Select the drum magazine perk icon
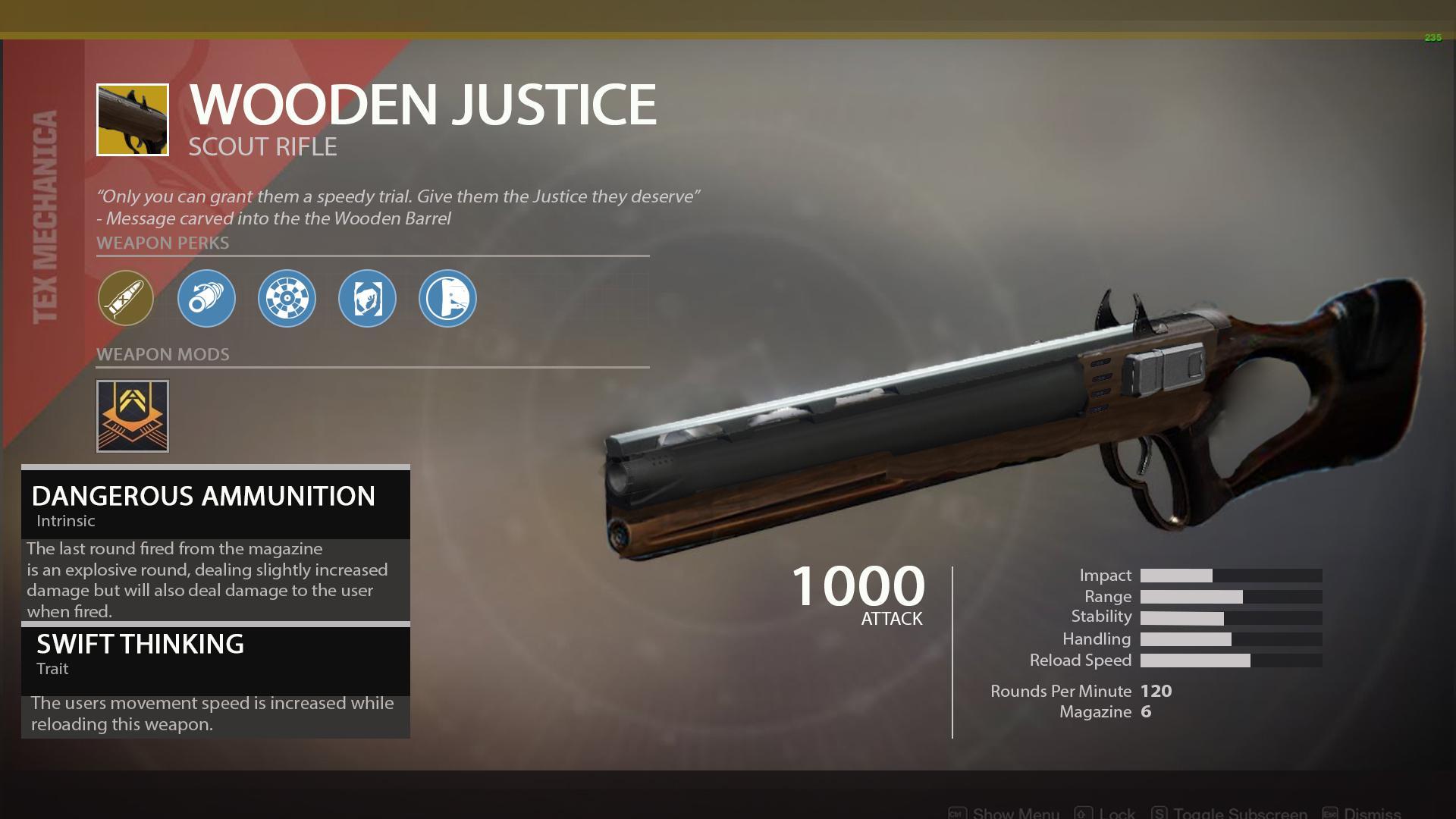 (x=287, y=299)
